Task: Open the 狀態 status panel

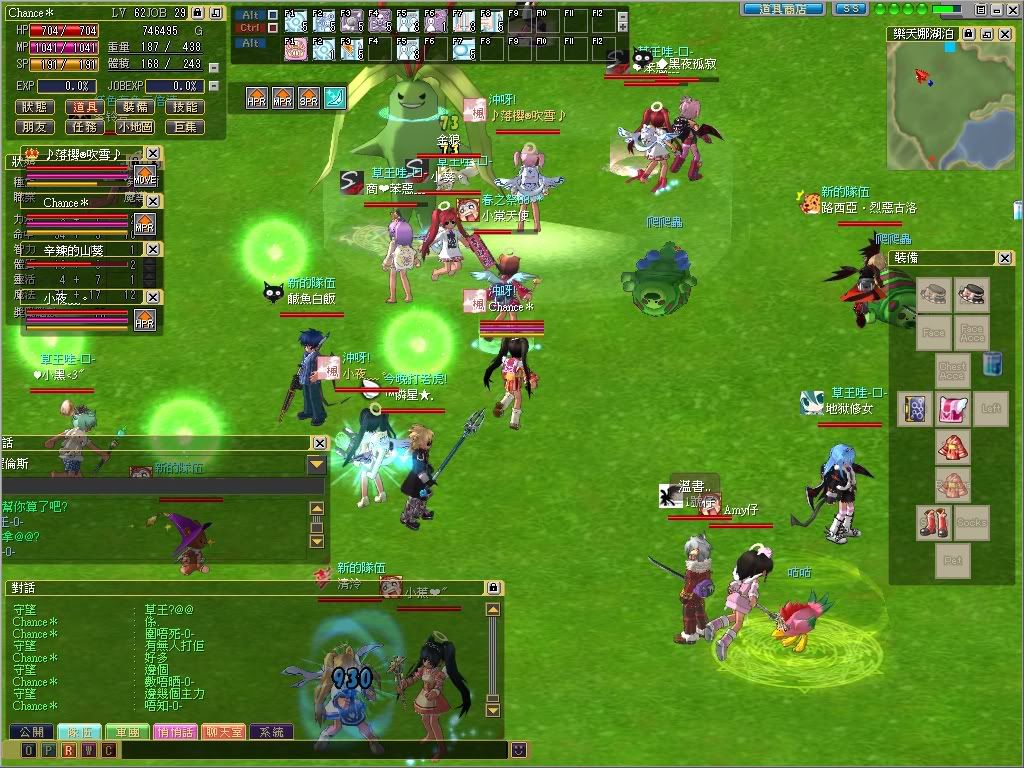Action: (35, 107)
